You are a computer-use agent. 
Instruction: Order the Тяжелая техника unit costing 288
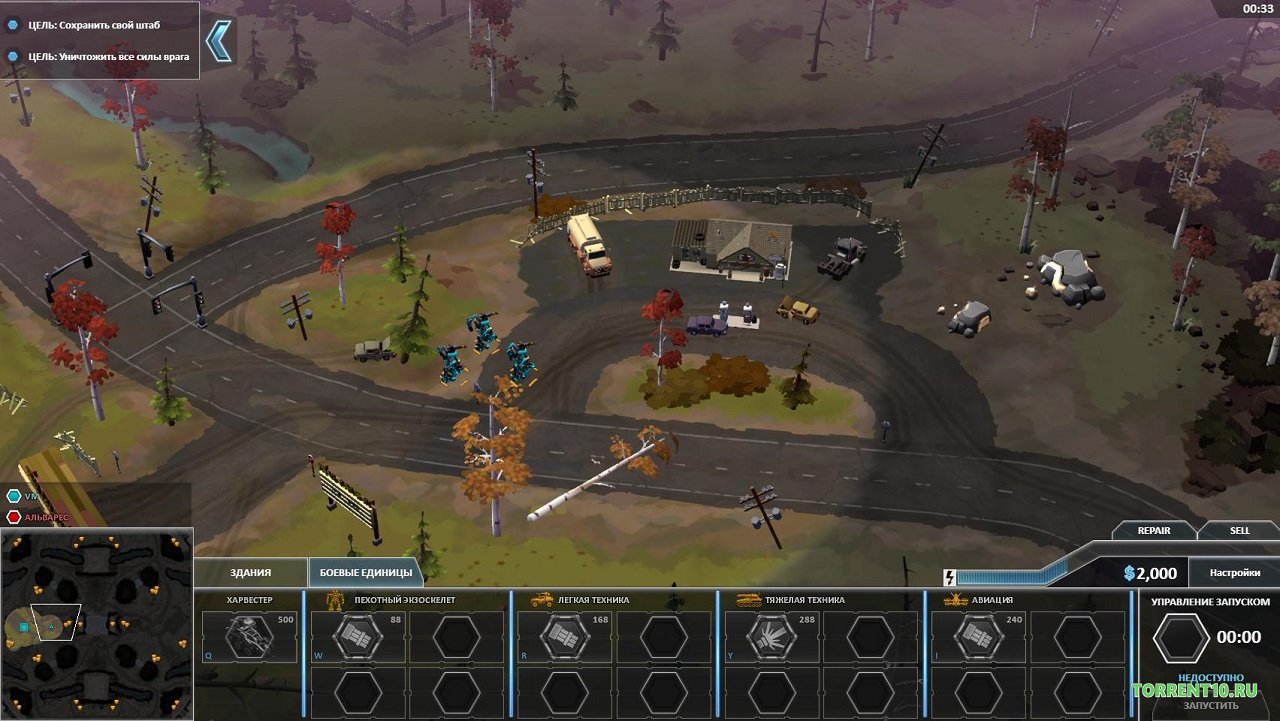(x=771, y=637)
